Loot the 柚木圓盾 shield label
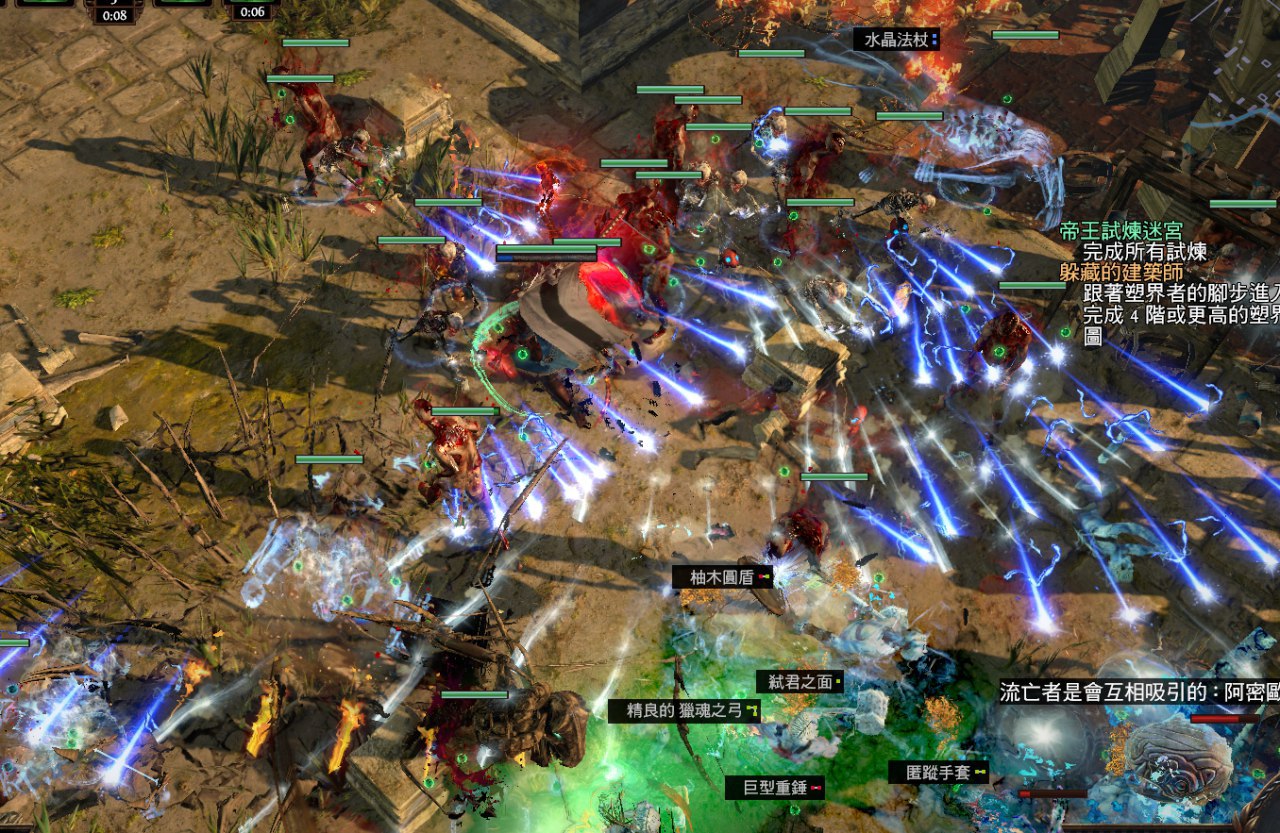1280x833 pixels. pyautogui.click(x=722, y=577)
